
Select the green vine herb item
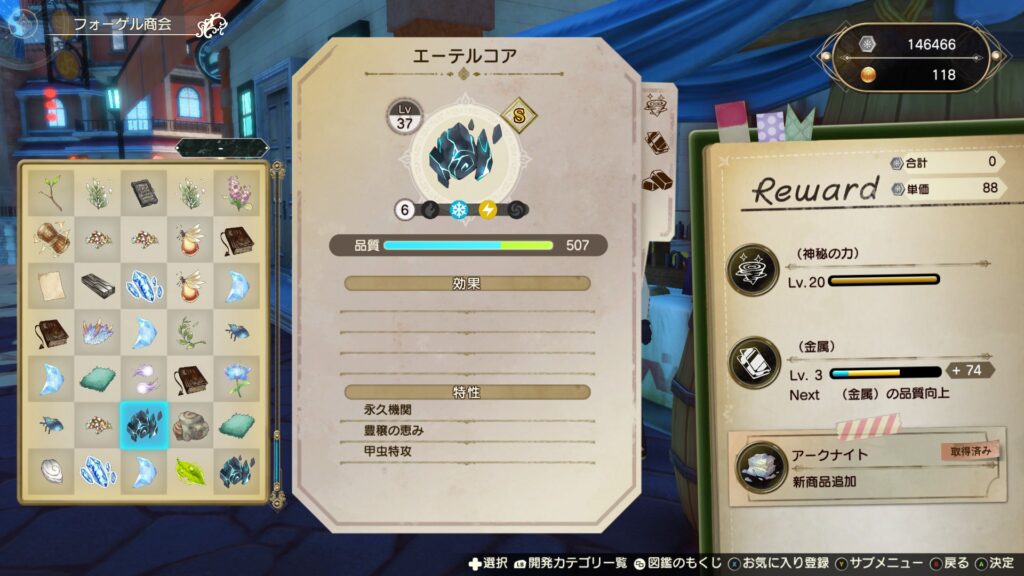pyautogui.click(x=190, y=332)
